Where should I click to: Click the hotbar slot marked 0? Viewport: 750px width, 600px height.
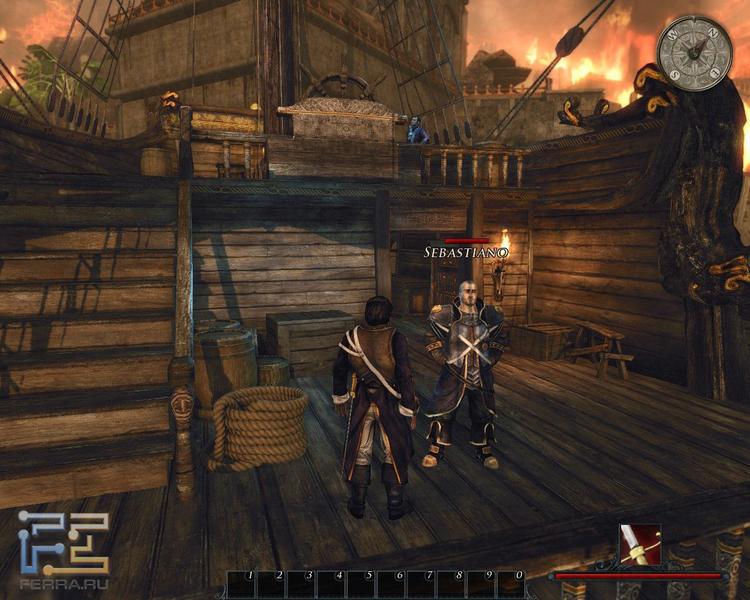[510, 583]
